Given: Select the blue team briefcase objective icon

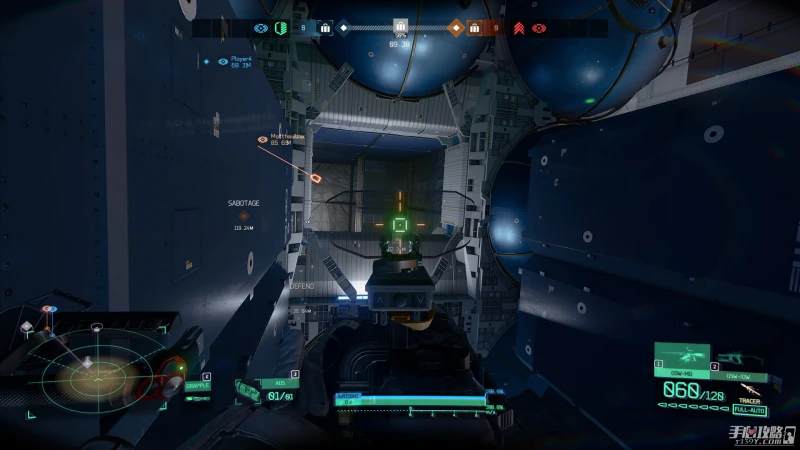Looking at the screenshot, I should pos(325,29).
